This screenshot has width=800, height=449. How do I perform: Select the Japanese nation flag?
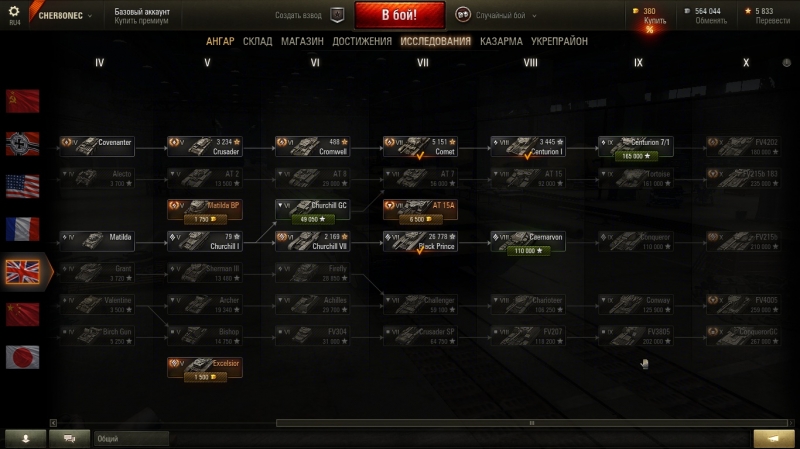23,356
